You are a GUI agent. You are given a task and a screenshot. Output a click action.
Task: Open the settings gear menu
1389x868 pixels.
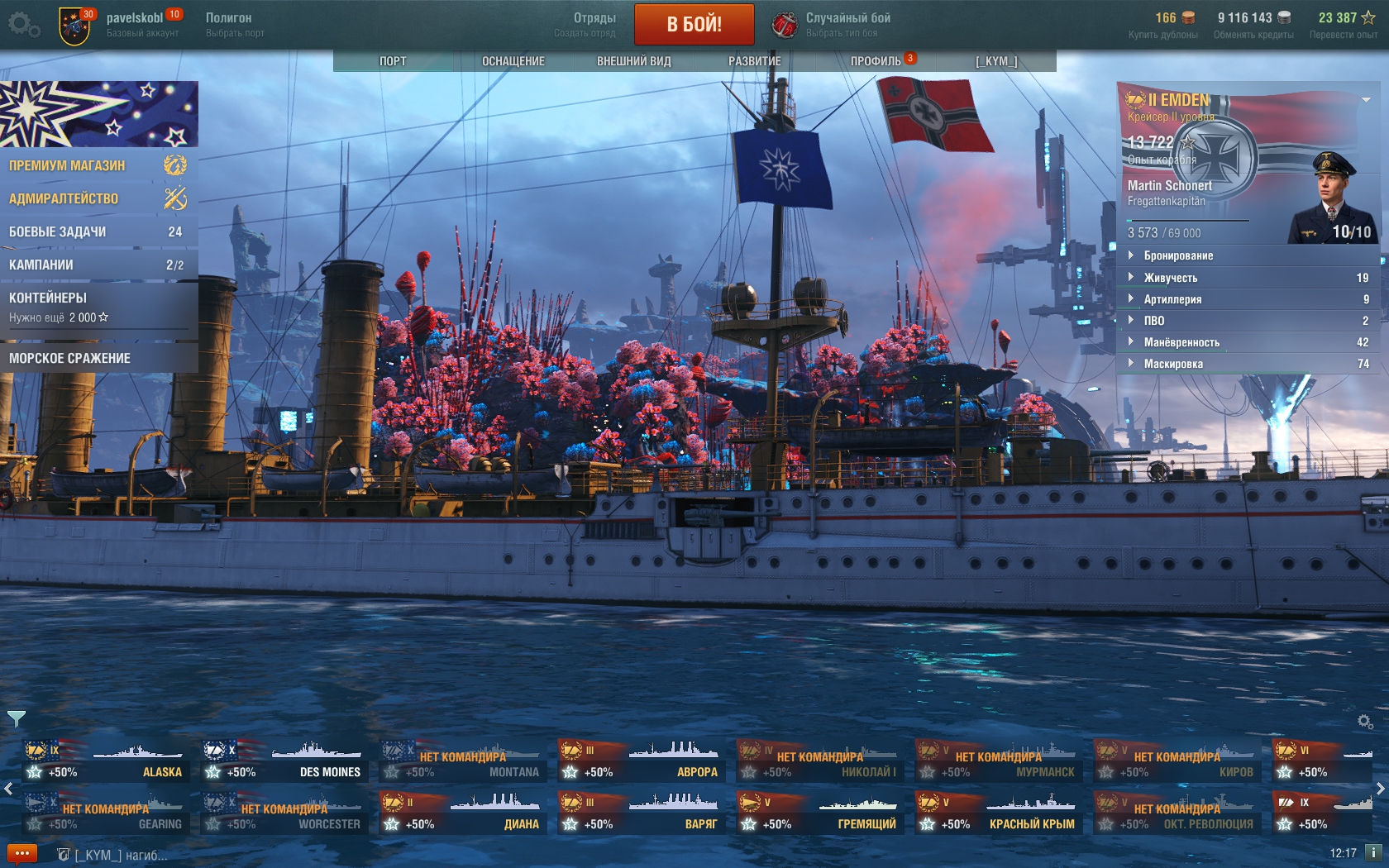pyautogui.click(x=23, y=25)
